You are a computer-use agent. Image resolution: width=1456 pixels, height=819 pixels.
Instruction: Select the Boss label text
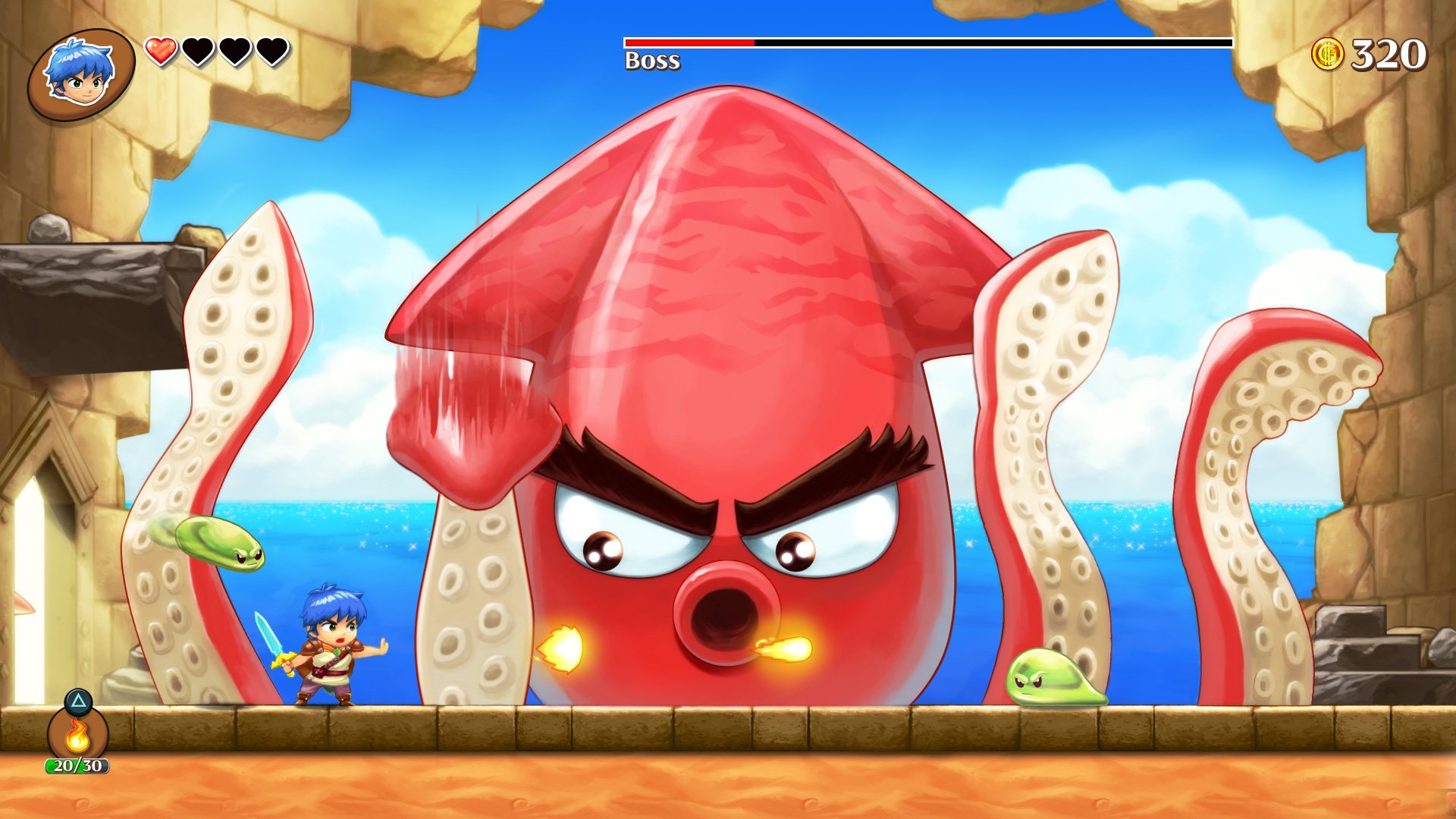[652, 61]
